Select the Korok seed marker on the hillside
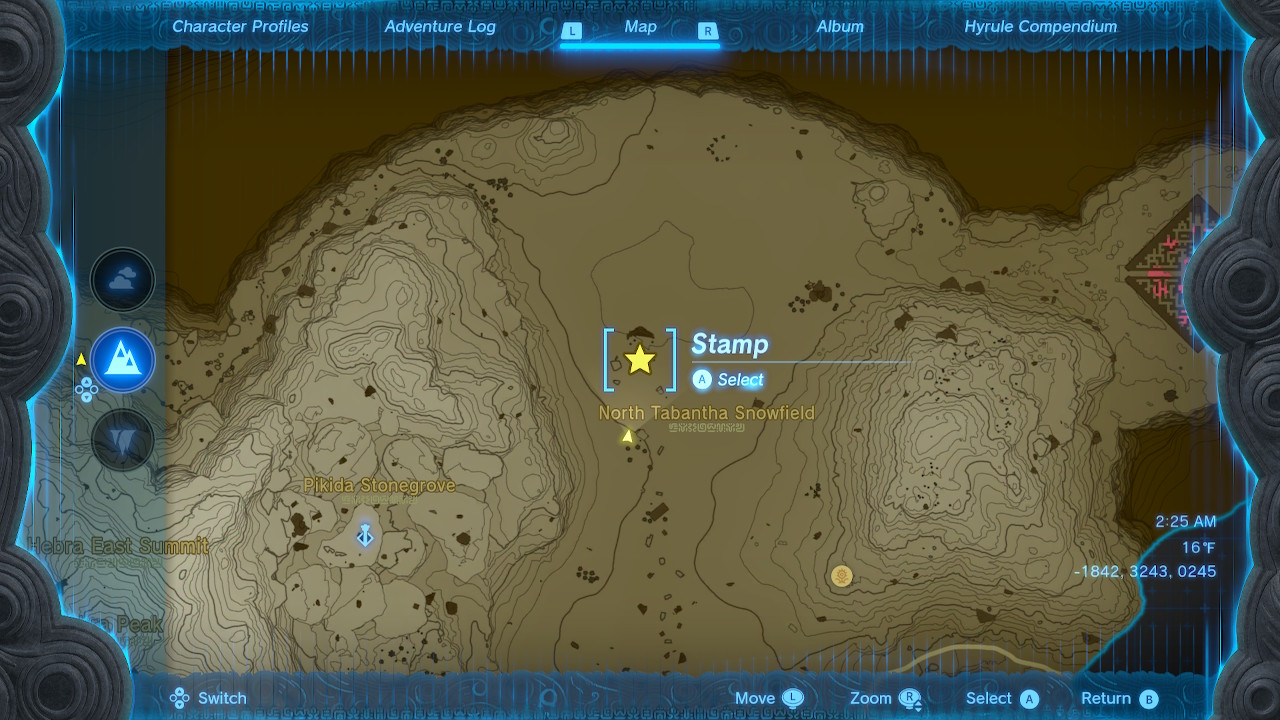 [x=841, y=577]
